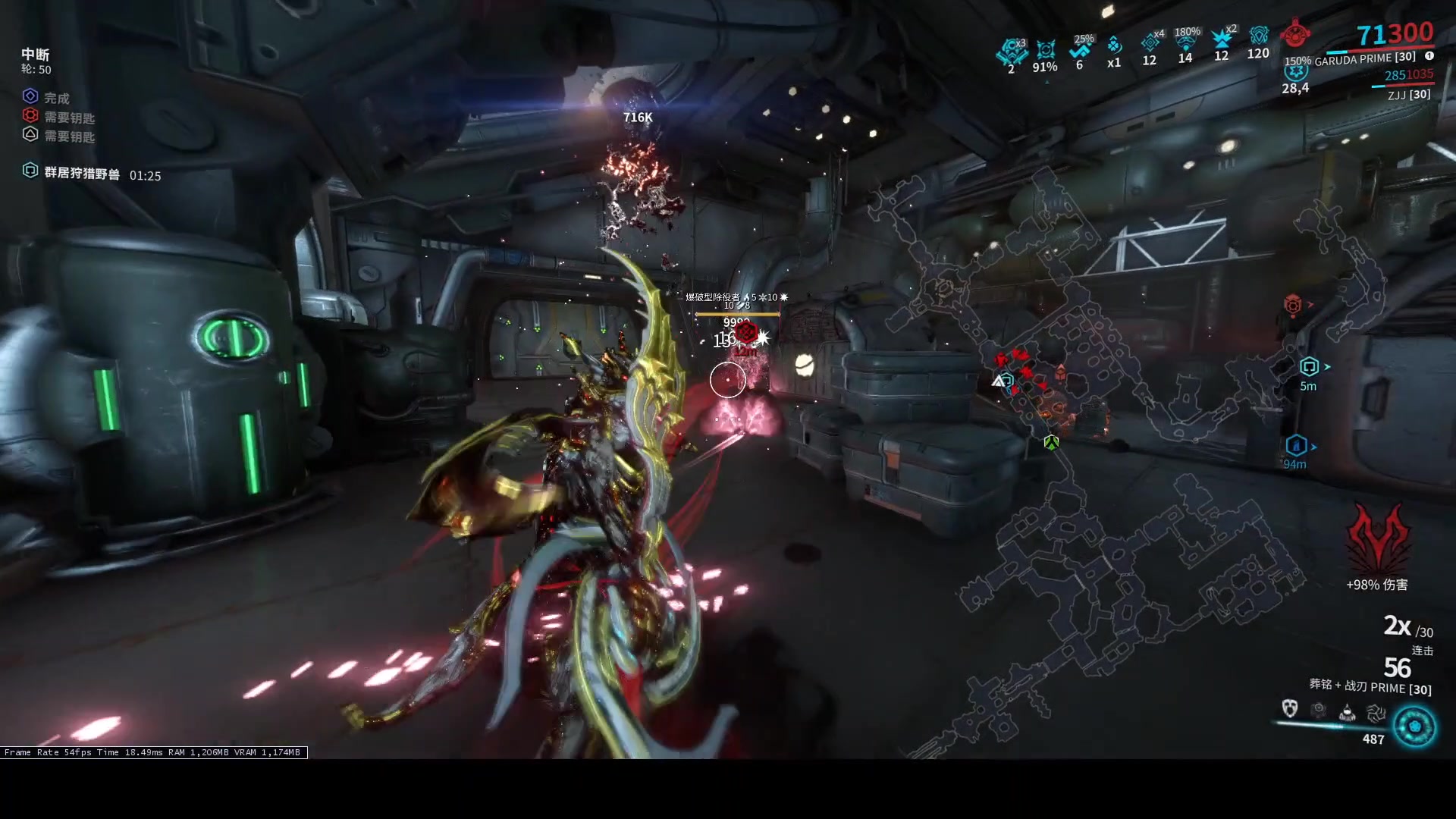The width and height of the screenshot is (1456, 819).
Task: Click the cyan 5m objective waypoint
Action: click(1310, 367)
